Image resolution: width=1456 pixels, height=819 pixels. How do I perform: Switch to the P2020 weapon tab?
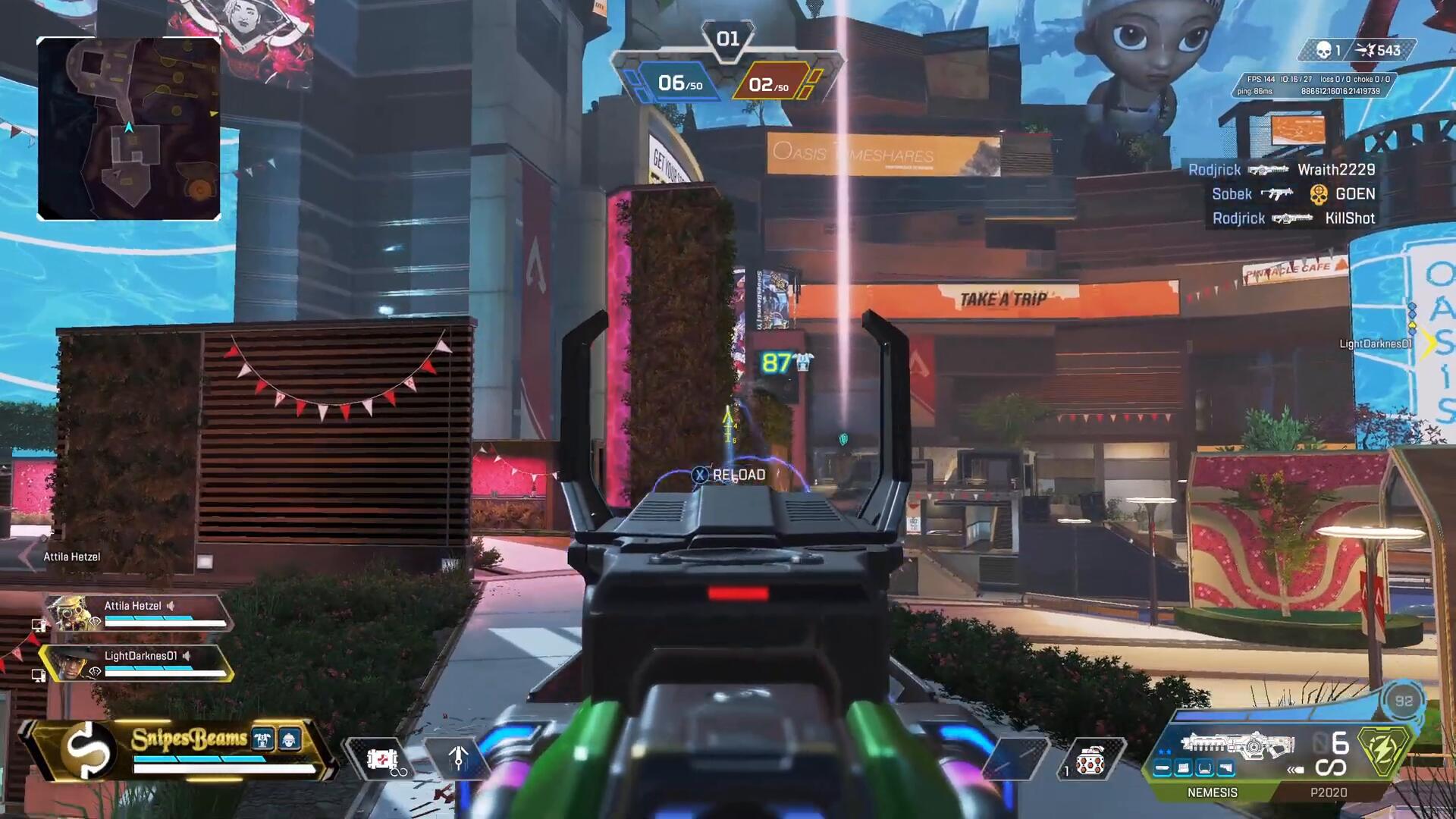tap(1329, 792)
